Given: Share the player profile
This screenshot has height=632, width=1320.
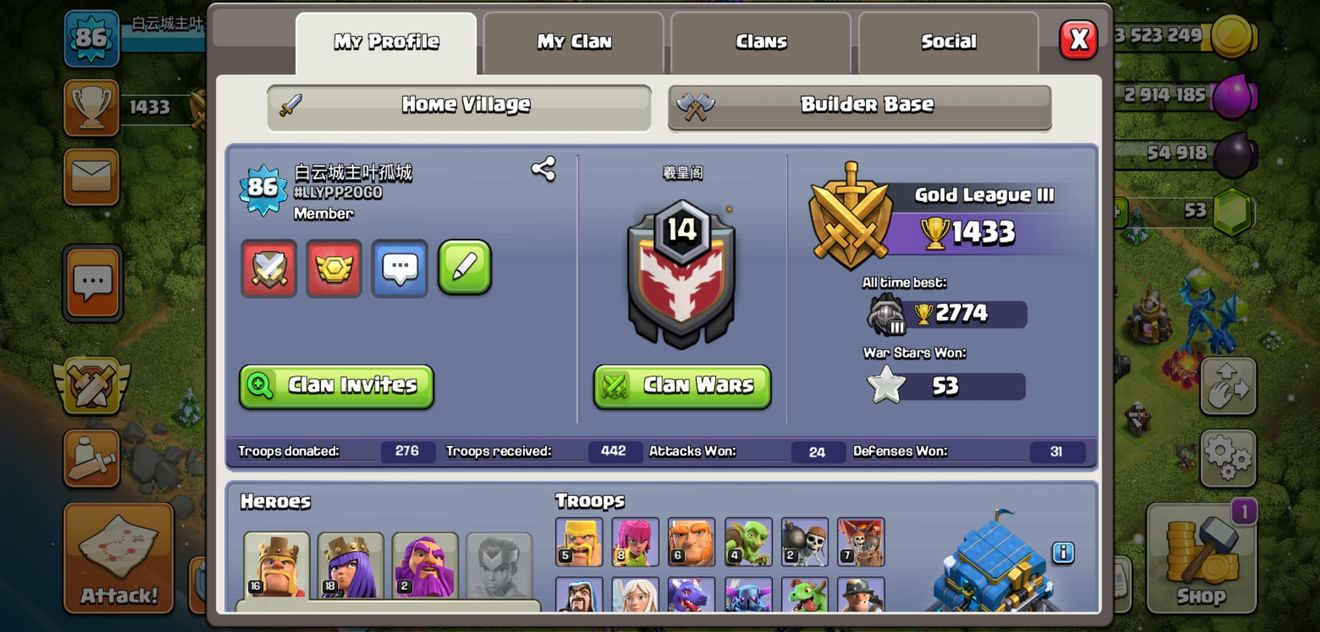Looking at the screenshot, I should tap(543, 168).
